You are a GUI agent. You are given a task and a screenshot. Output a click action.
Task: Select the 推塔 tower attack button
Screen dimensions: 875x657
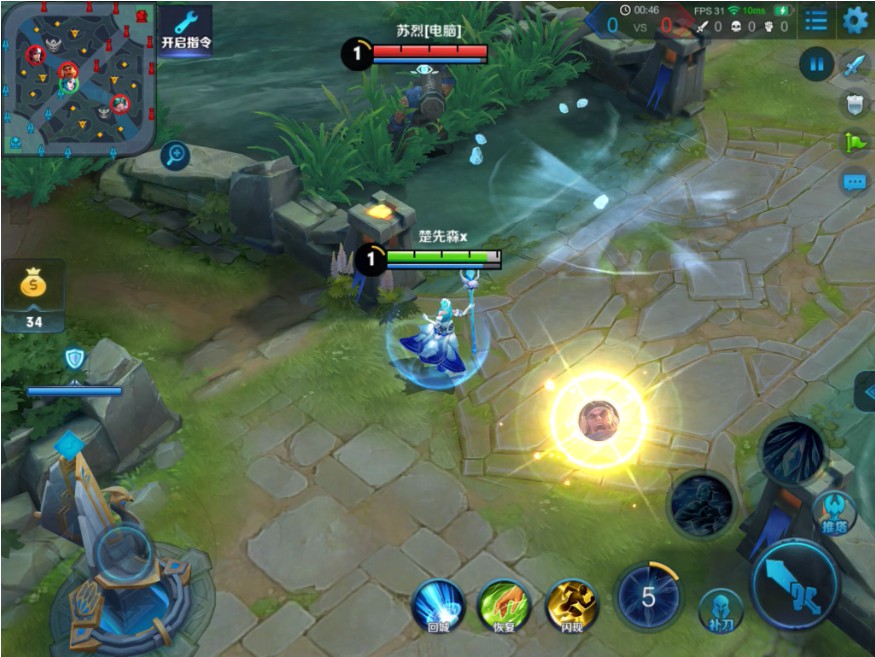[833, 512]
